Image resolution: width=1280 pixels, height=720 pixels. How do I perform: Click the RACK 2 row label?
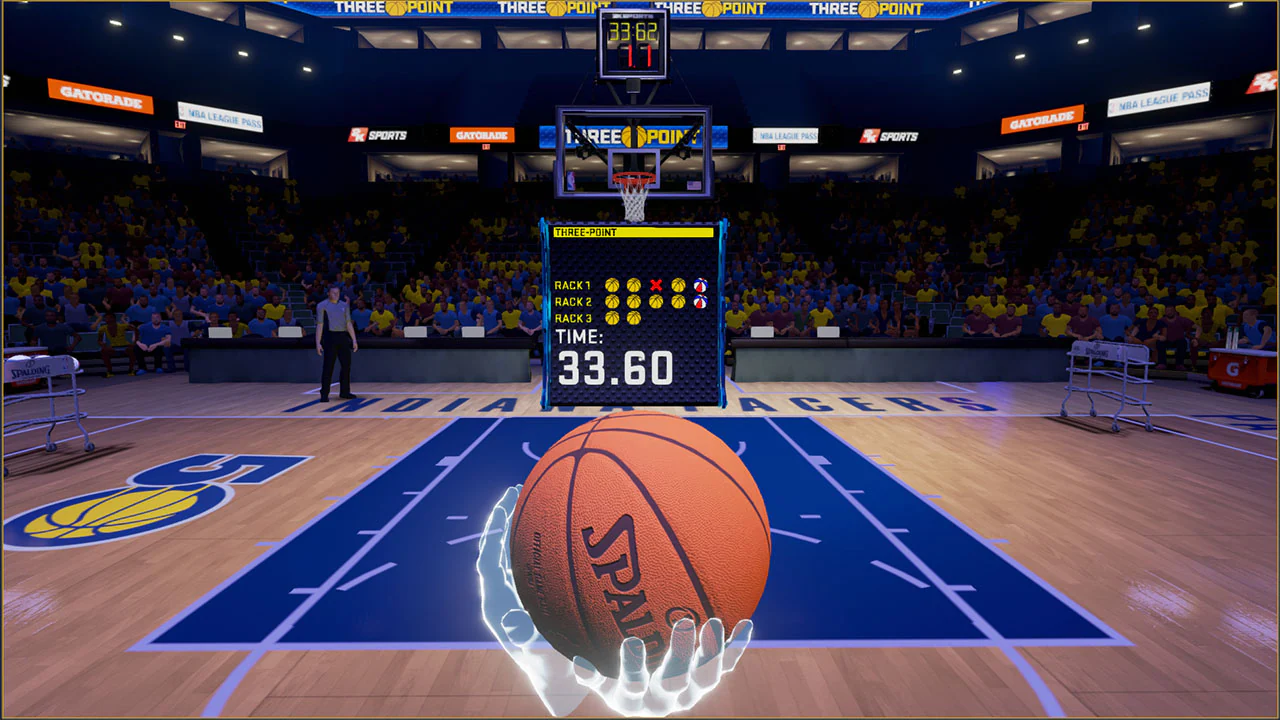tap(571, 301)
